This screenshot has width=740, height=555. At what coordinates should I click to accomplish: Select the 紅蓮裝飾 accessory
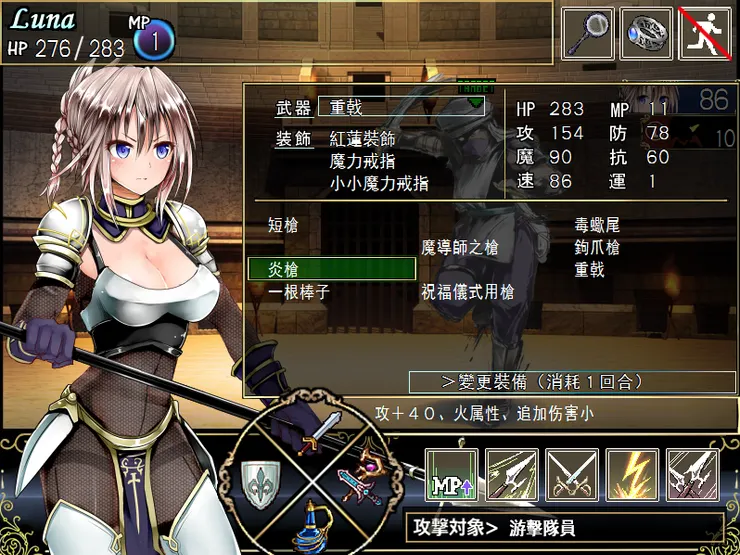[x=363, y=139]
